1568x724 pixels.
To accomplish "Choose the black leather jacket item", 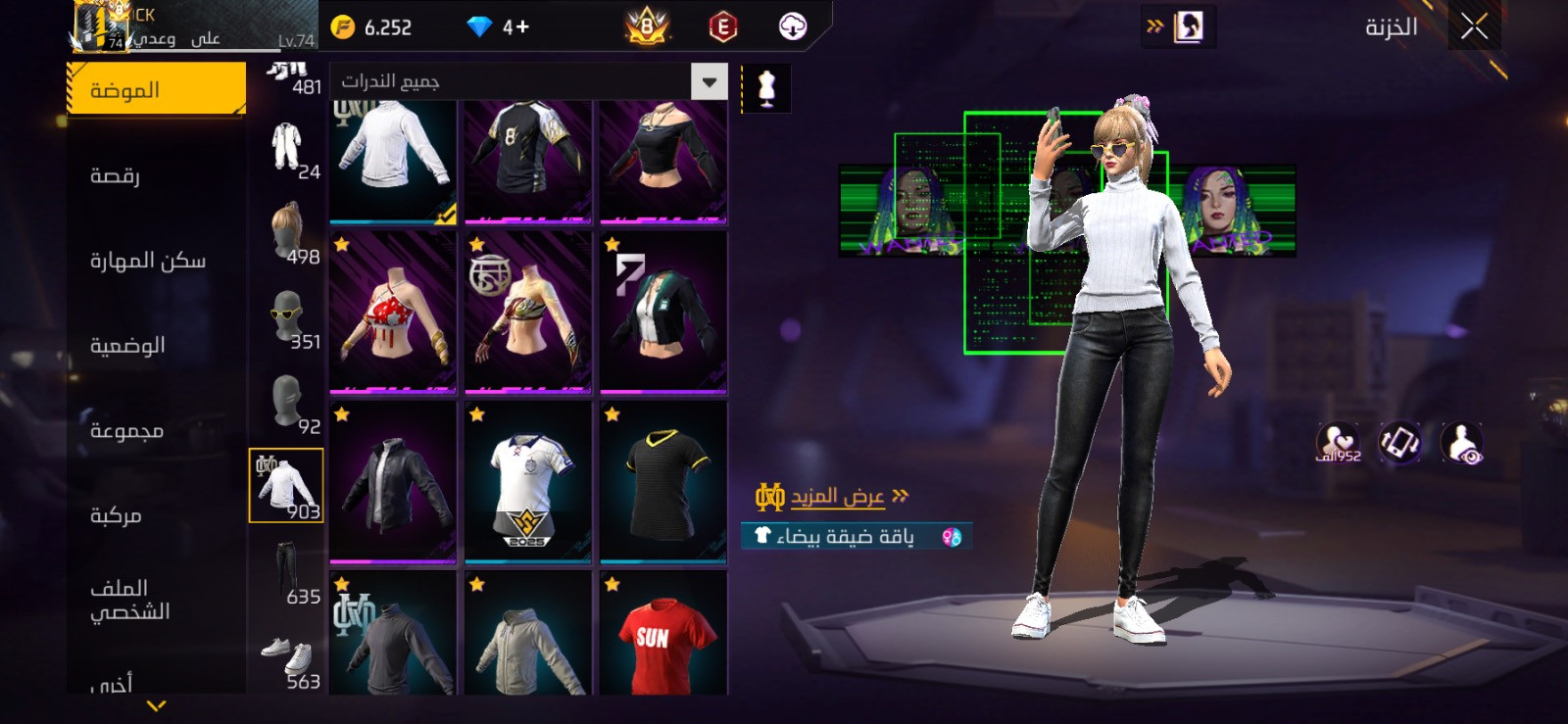I will coord(393,482).
